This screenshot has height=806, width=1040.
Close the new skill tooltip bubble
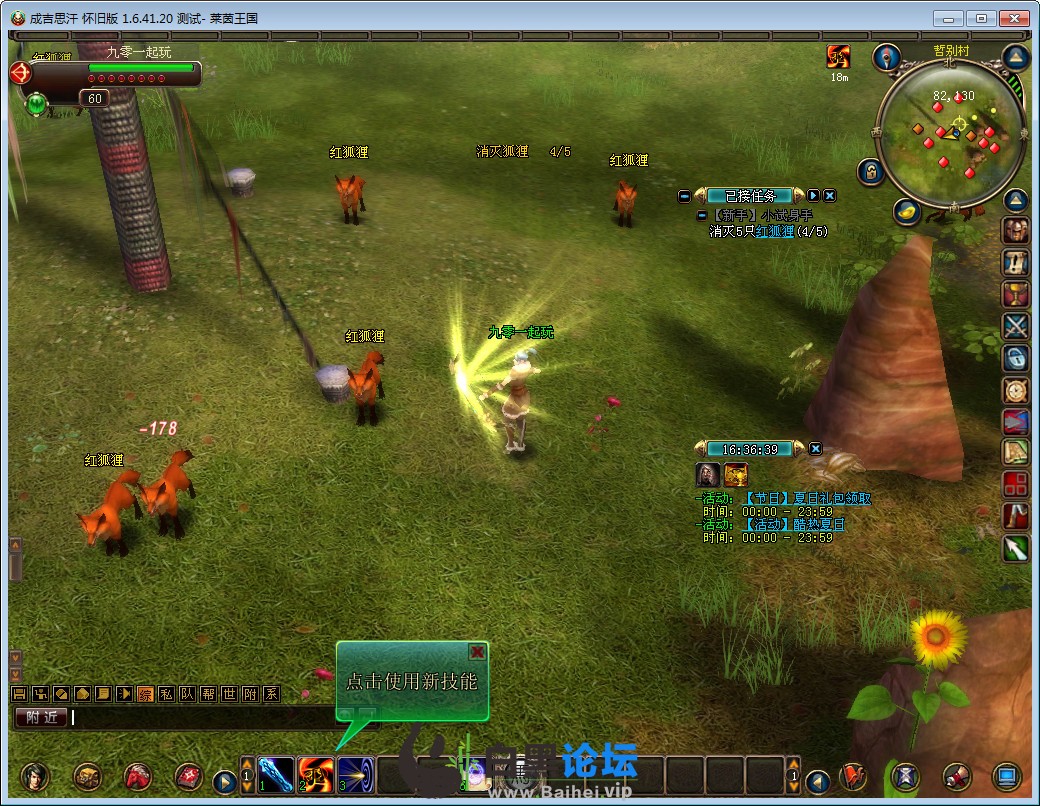coord(477,652)
